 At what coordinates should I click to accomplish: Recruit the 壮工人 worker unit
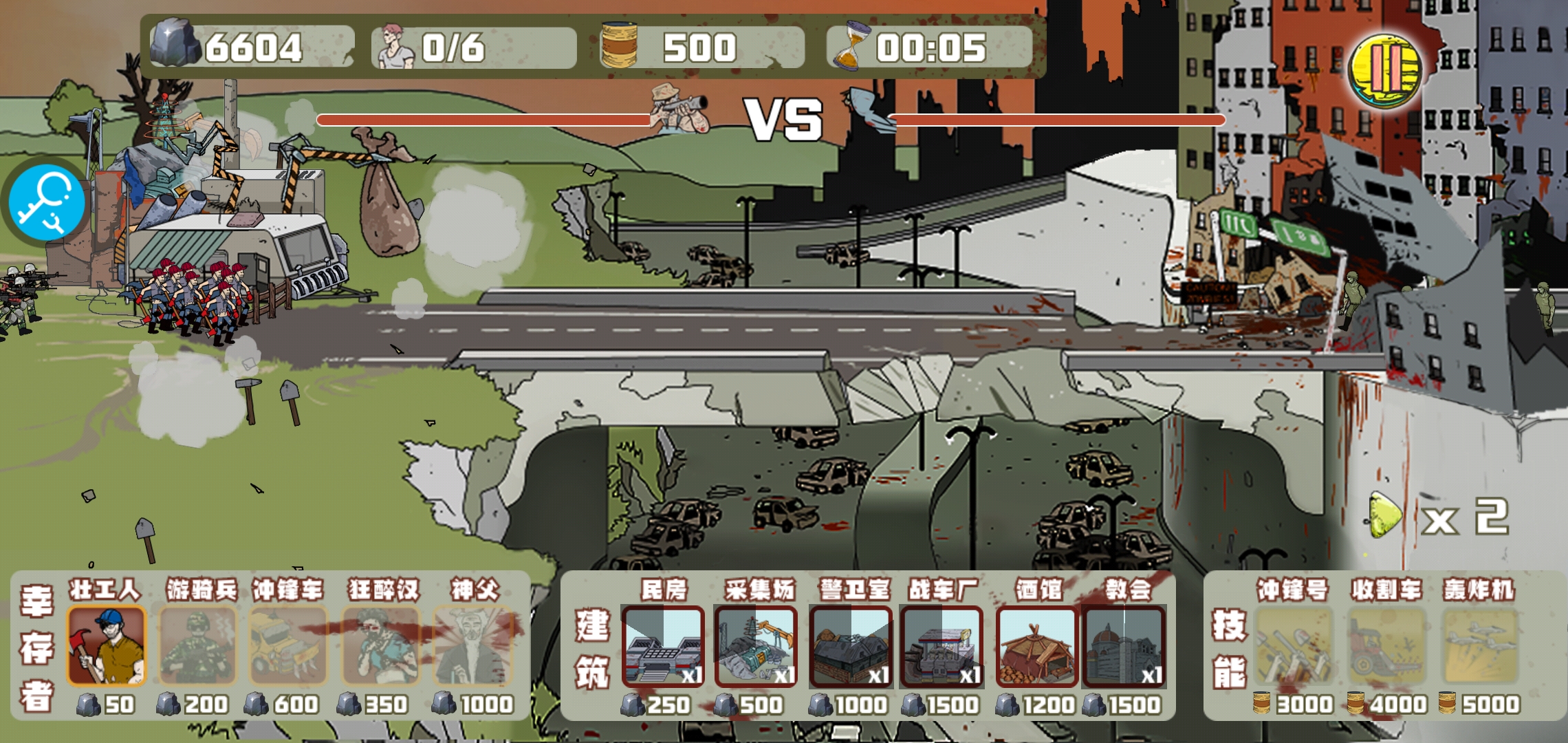107,647
